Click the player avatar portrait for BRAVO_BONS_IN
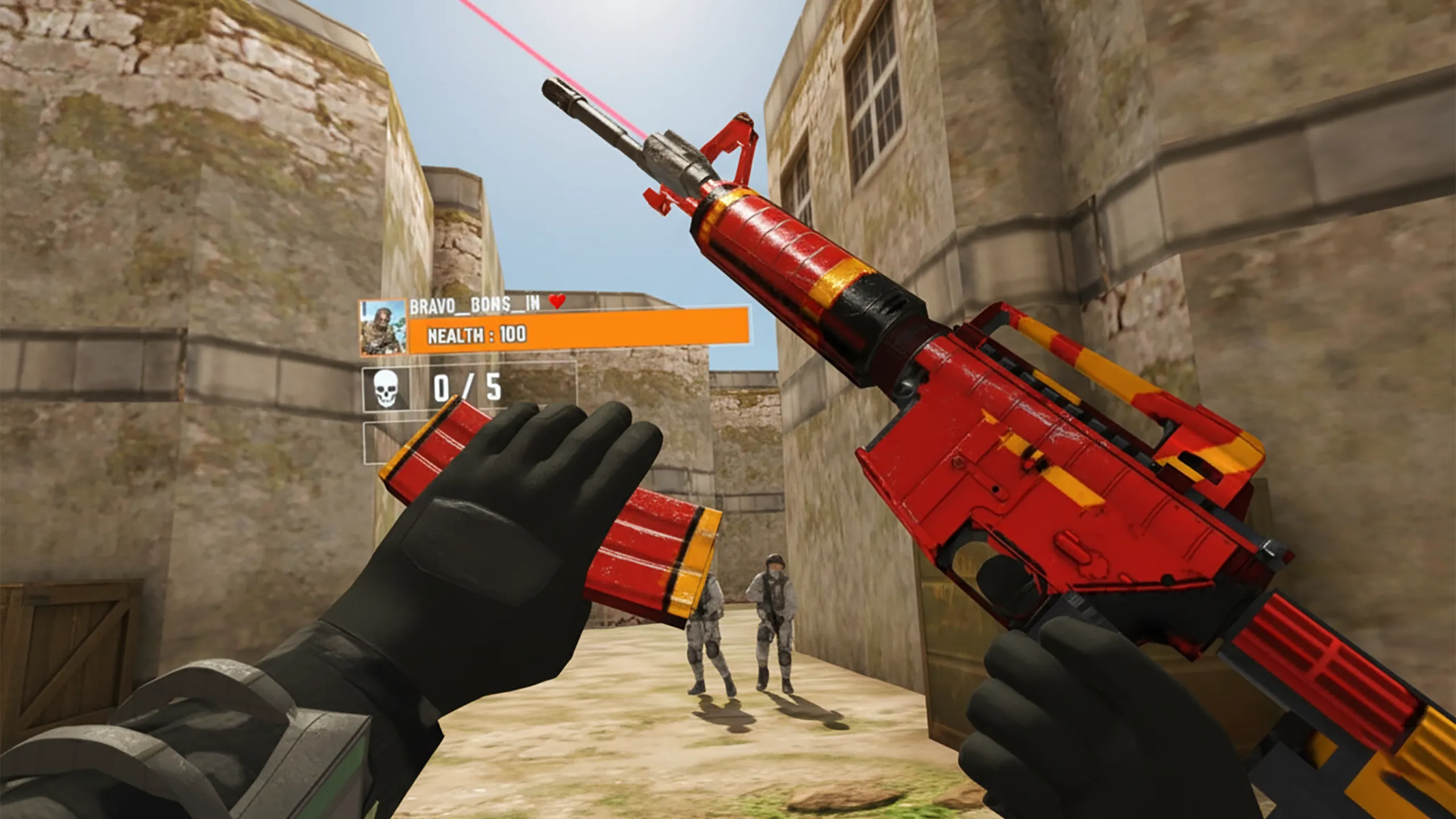Viewport: 1456px width, 819px height. (383, 328)
